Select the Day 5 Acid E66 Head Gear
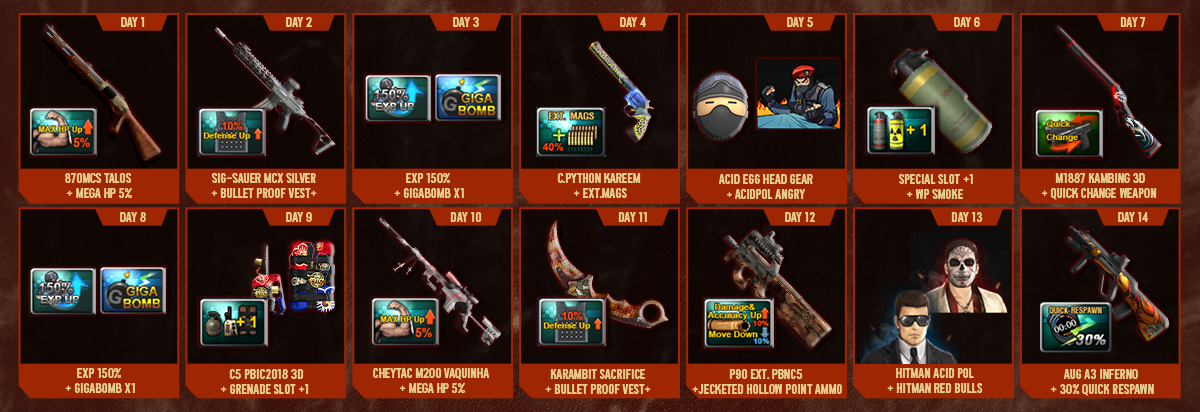This screenshot has width=1200, height=412. click(720, 105)
